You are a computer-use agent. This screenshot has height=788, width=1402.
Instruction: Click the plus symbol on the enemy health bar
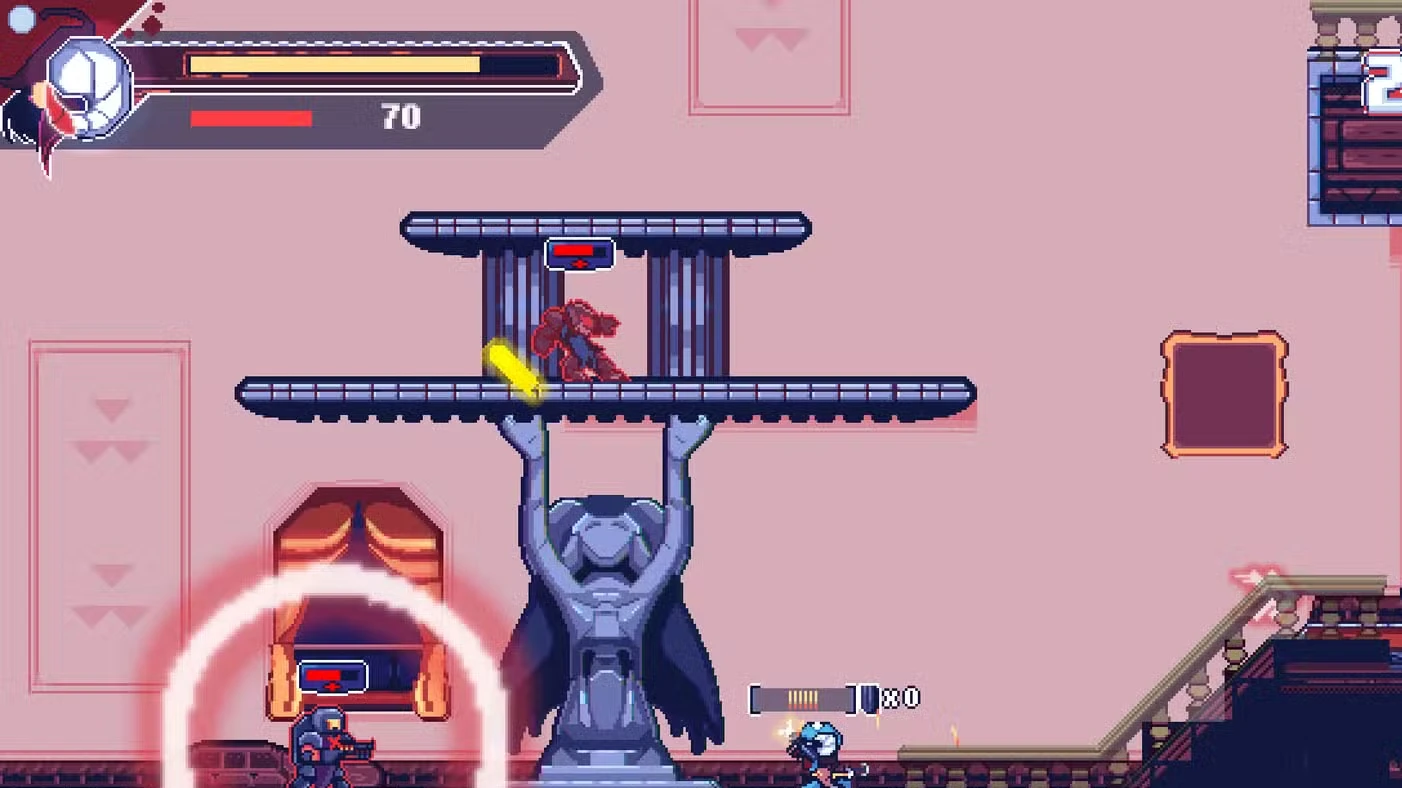579,262
